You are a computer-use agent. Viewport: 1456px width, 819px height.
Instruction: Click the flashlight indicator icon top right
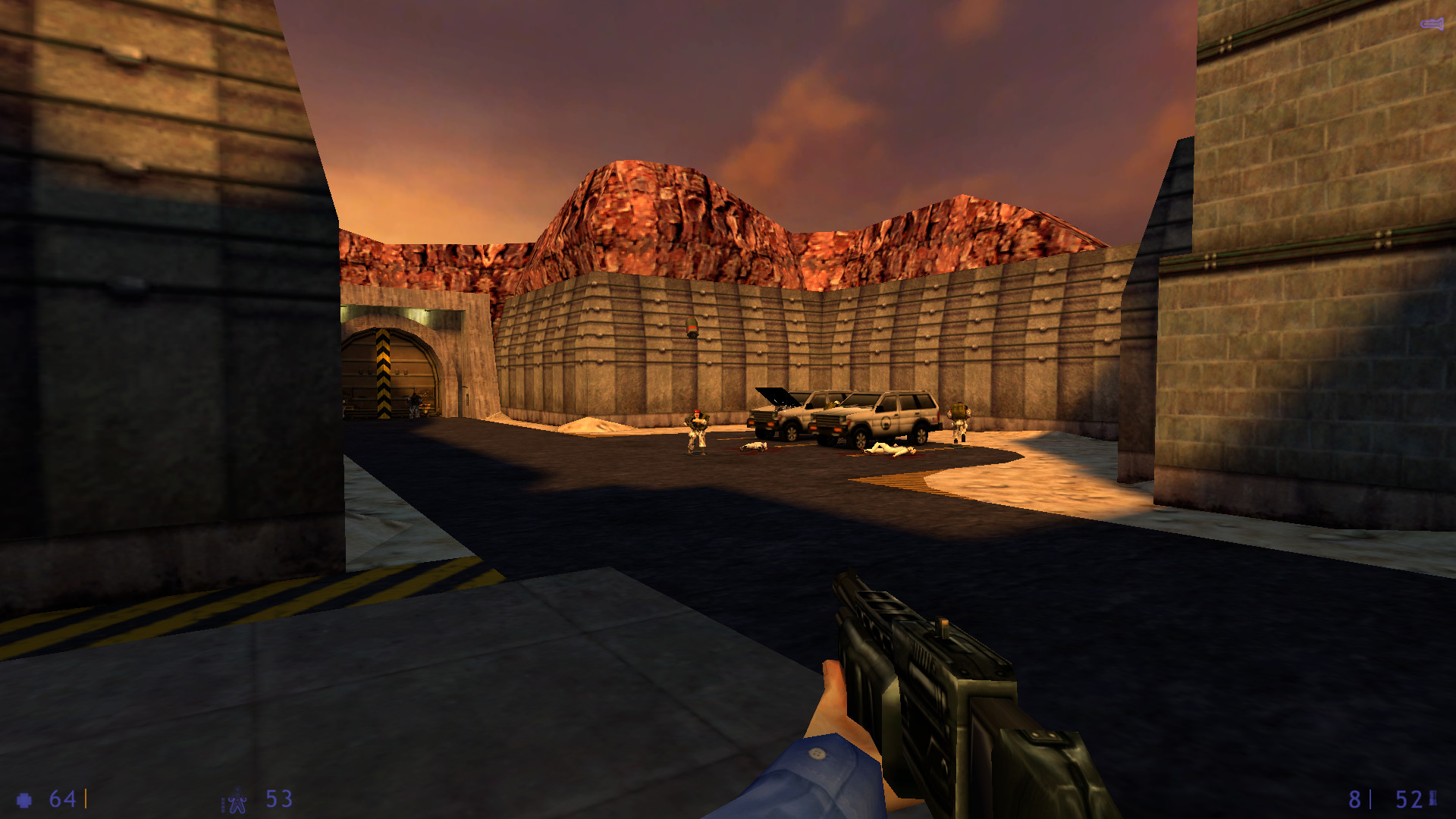(x=1432, y=24)
